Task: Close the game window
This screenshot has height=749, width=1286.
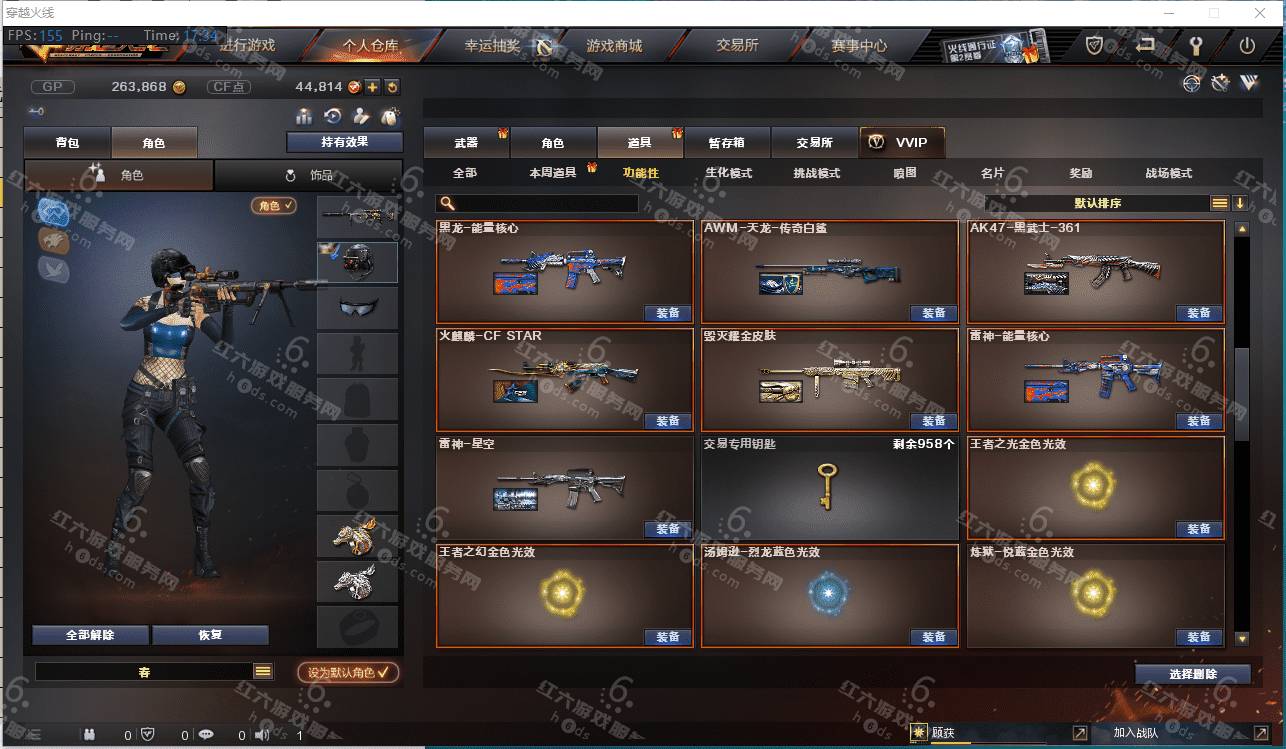Action: (1258, 13)
